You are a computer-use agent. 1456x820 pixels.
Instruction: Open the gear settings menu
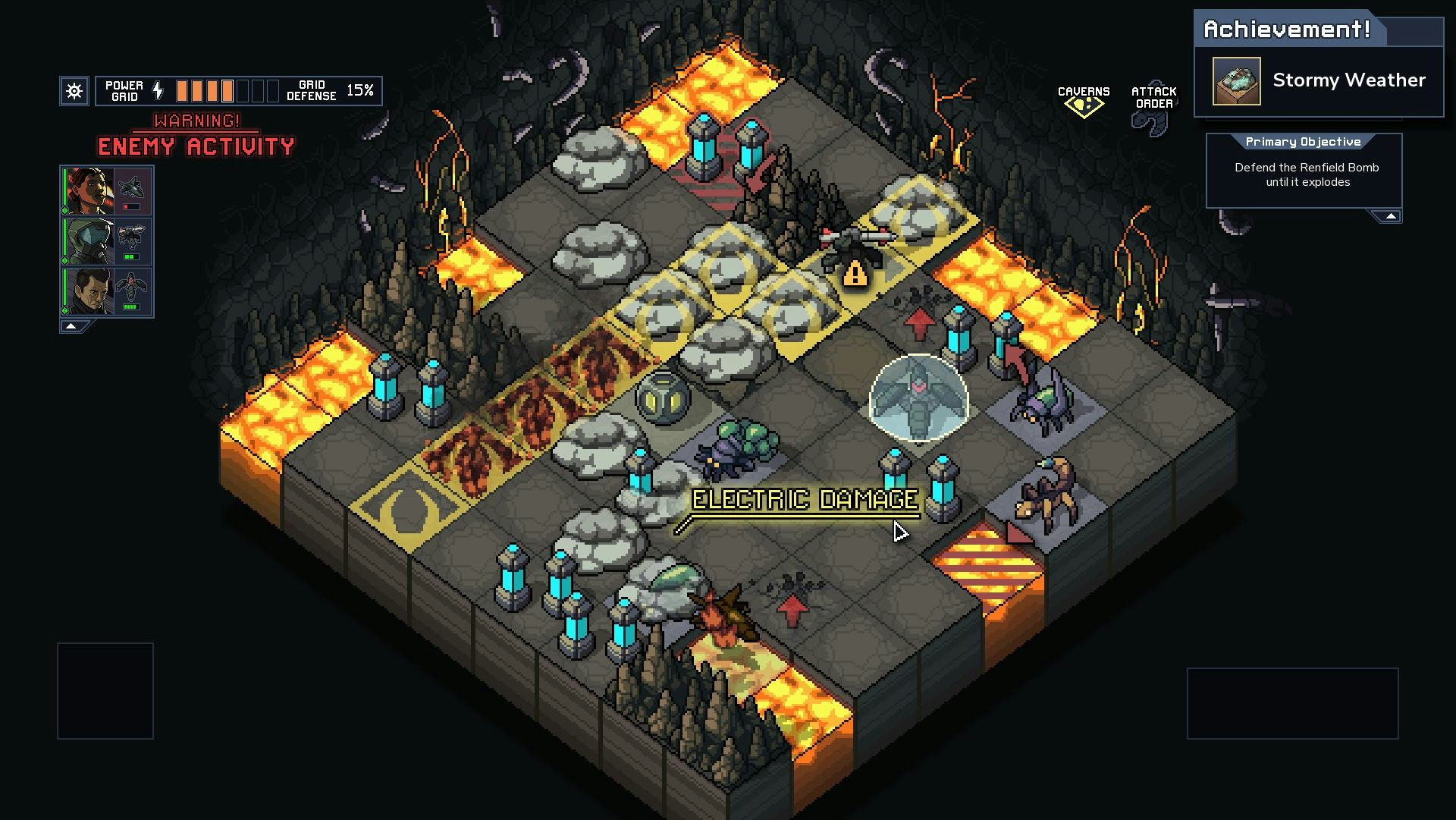74,91
